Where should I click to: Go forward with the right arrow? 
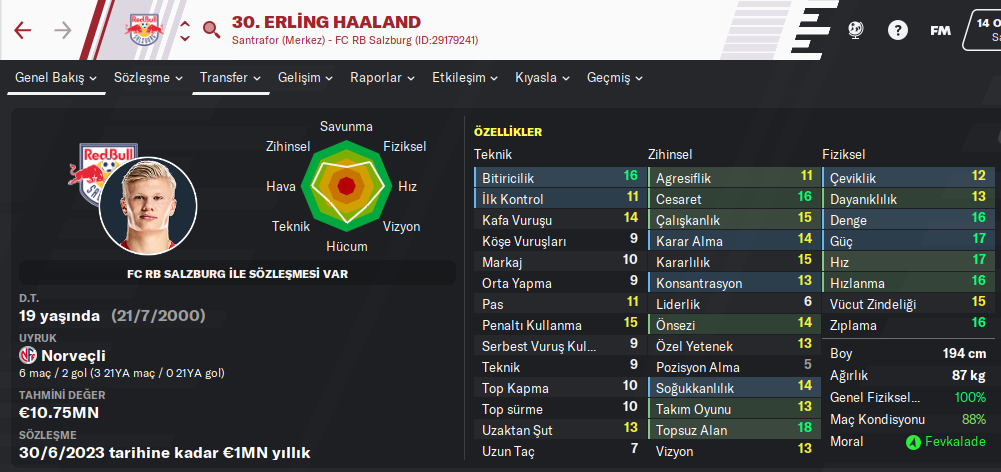click(x=63, y=30)
